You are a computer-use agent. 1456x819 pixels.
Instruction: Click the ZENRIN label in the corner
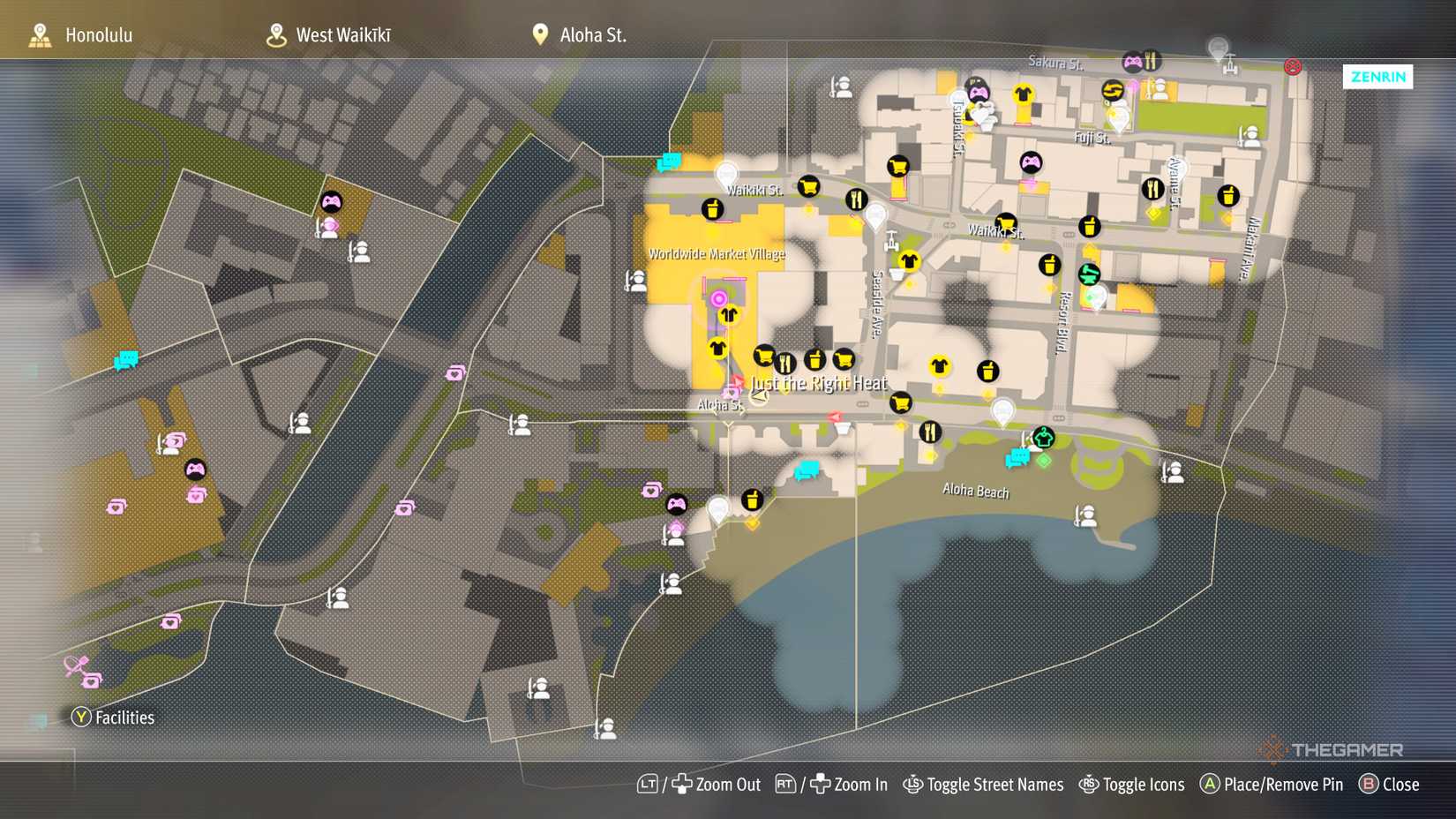[1377, 77]
